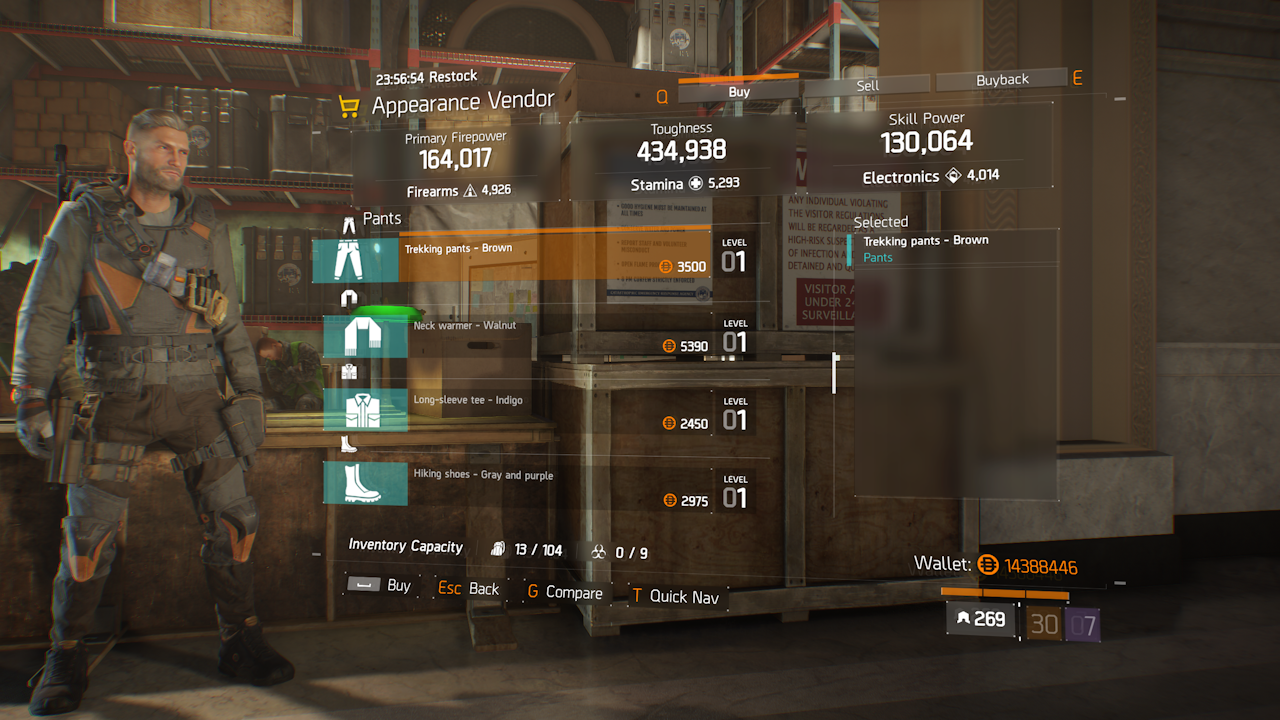The height and width of the screenshot is (720, 1280).
Task: Go Back from the vendor screen
Action: 469,588
